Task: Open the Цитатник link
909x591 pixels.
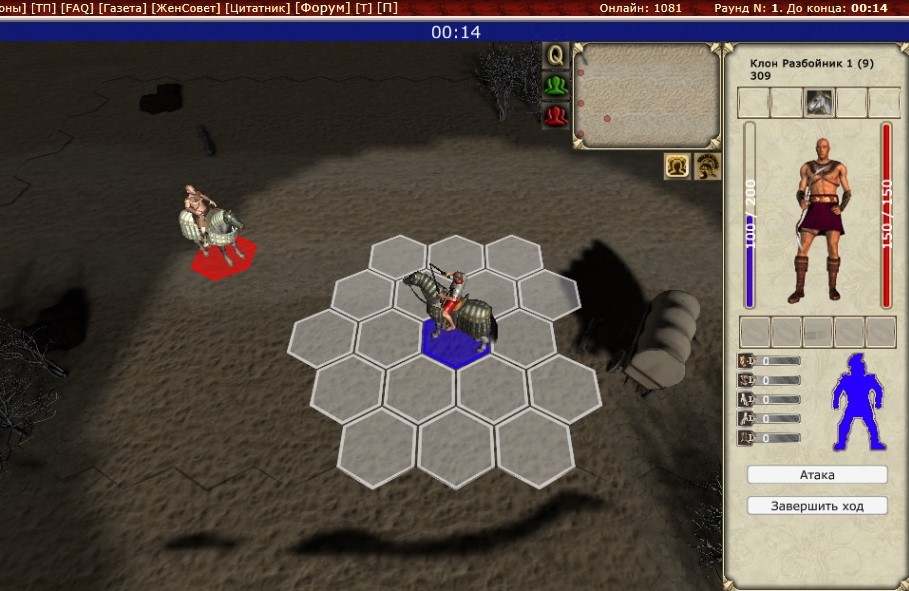Action: pos(259,8)
